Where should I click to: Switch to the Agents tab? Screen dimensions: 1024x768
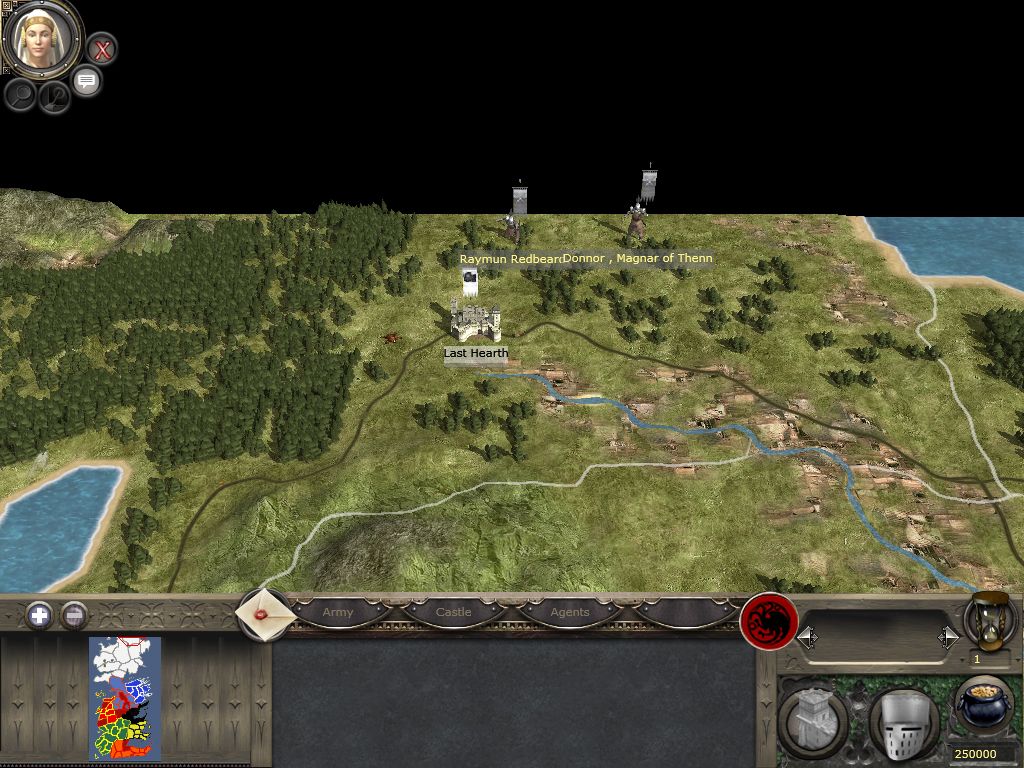pos(569,612)
